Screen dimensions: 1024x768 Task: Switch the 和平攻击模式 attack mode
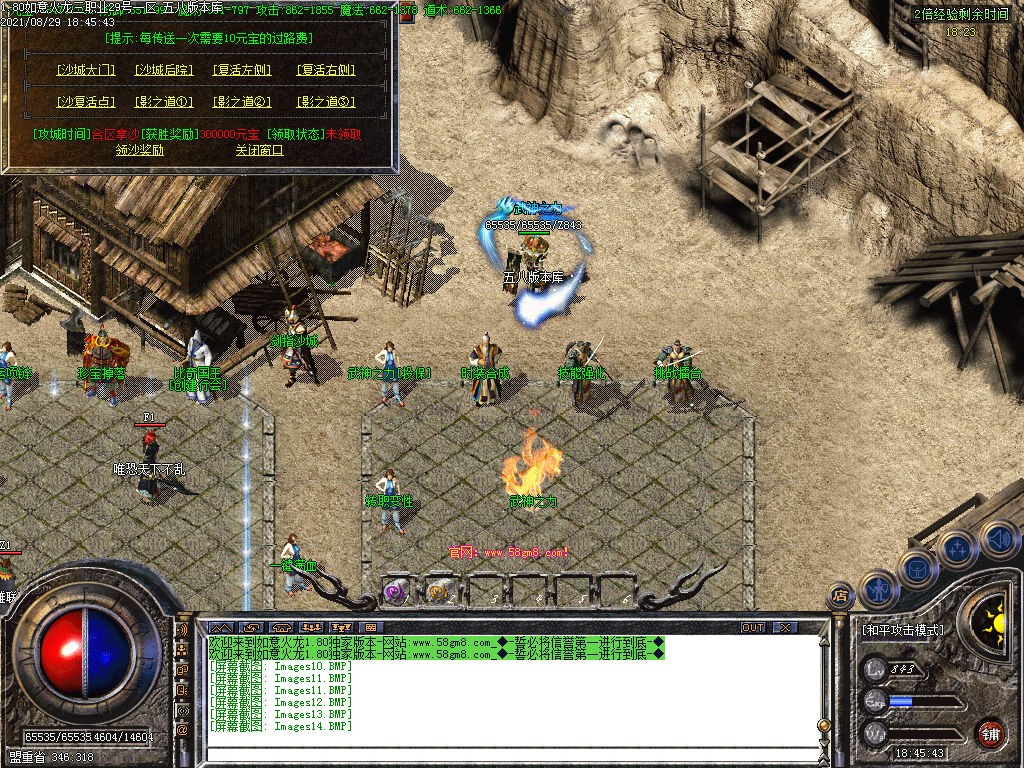[902, 631]
